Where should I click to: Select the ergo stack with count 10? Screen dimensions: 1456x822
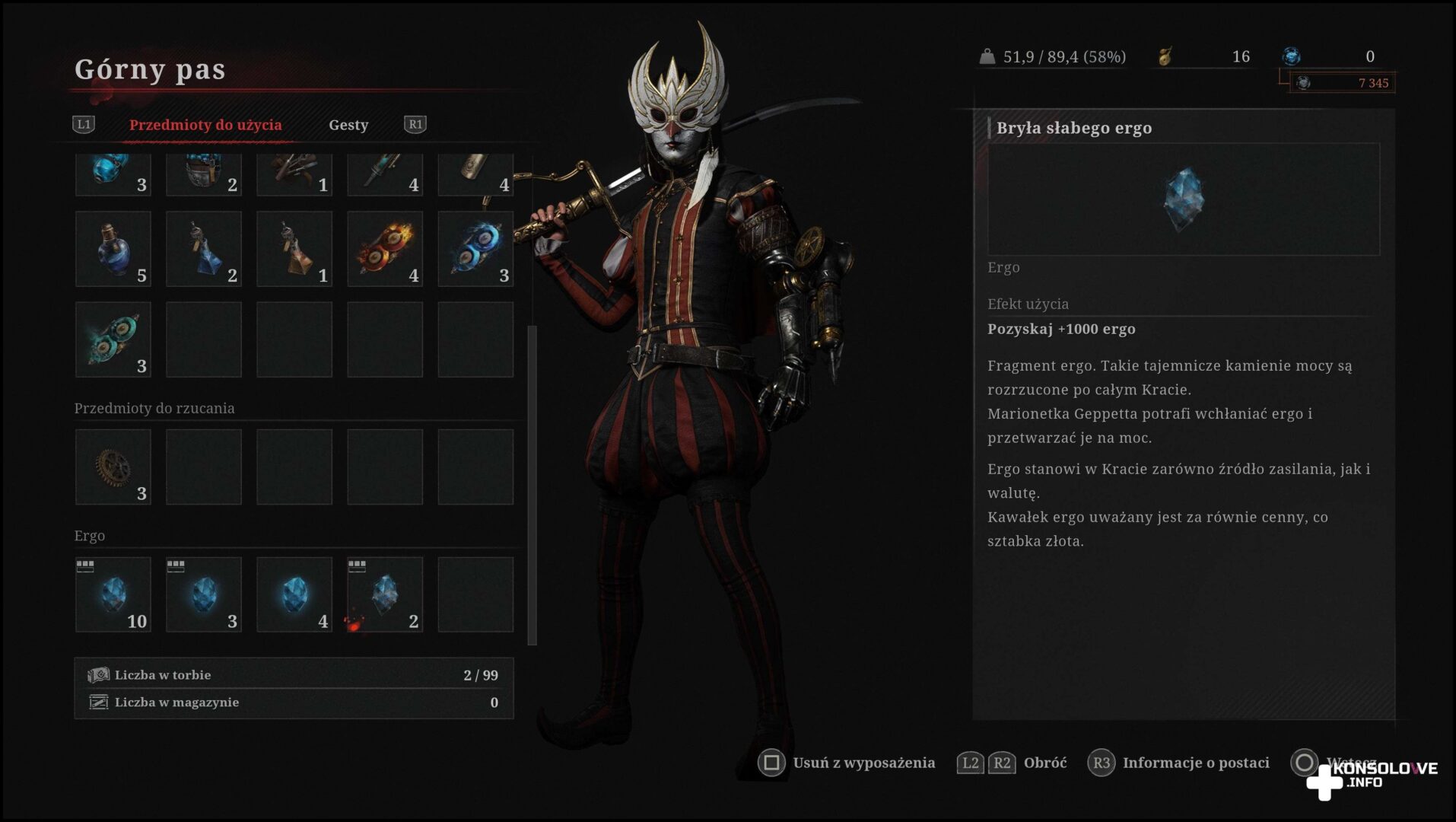pyautogui.click(x=113, y=594)
